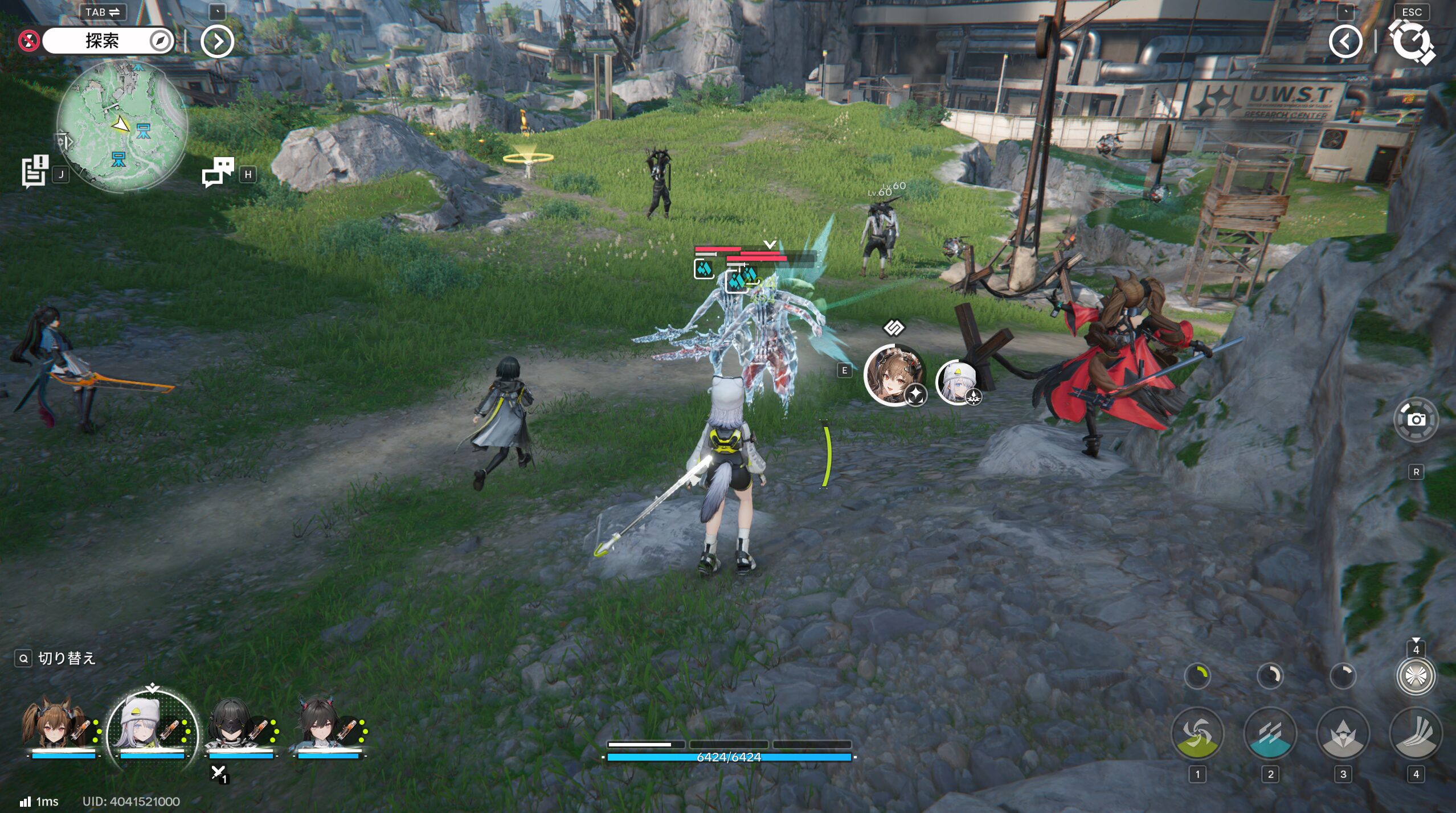This screenshot has height=813, width=1456.
Task: Use the fourth skill with sweeping claw icon
Action: (1416, 733)
